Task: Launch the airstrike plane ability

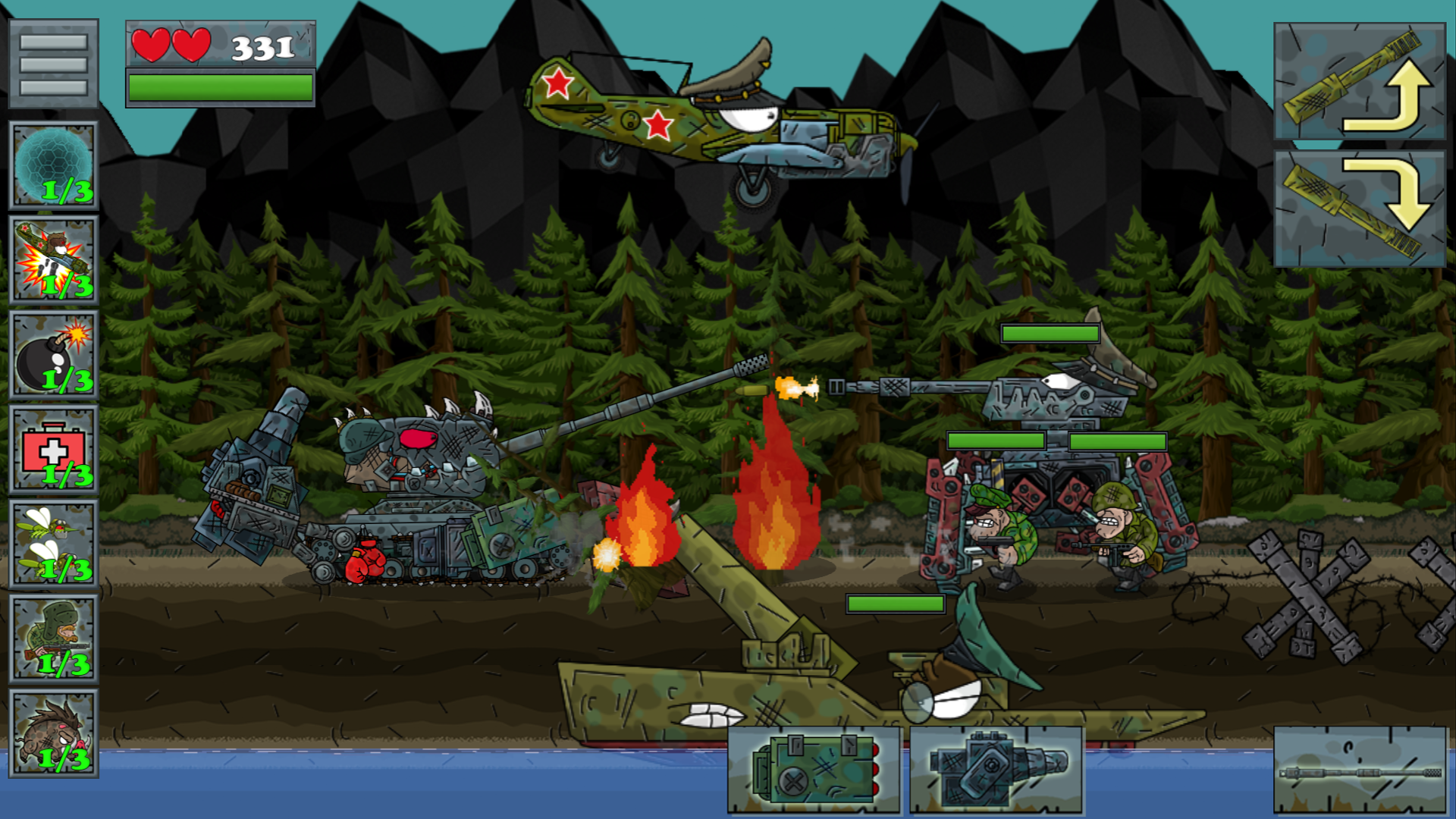Action: click(53, 258)
